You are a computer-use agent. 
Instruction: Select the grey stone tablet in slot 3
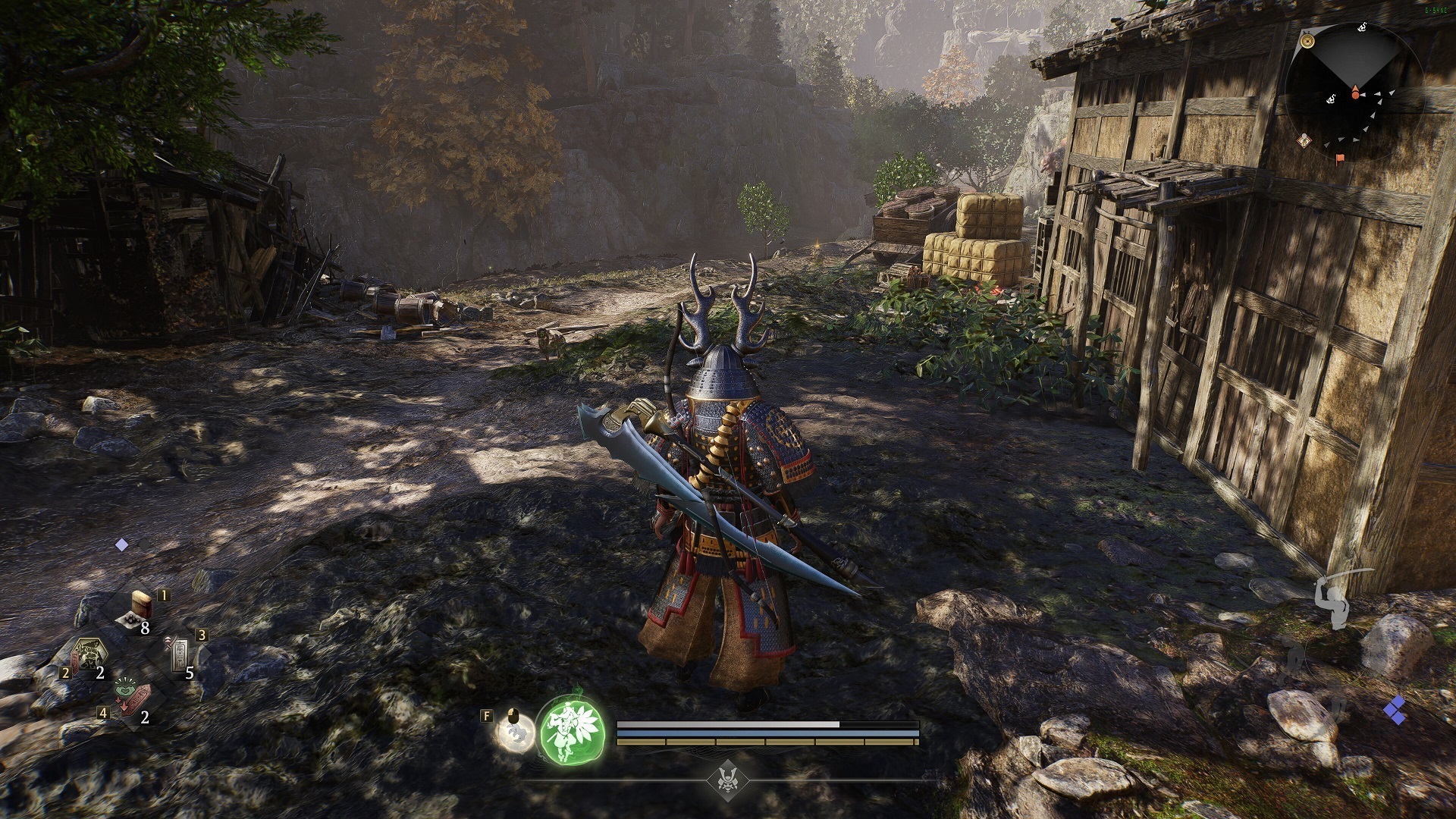point(180,654)
